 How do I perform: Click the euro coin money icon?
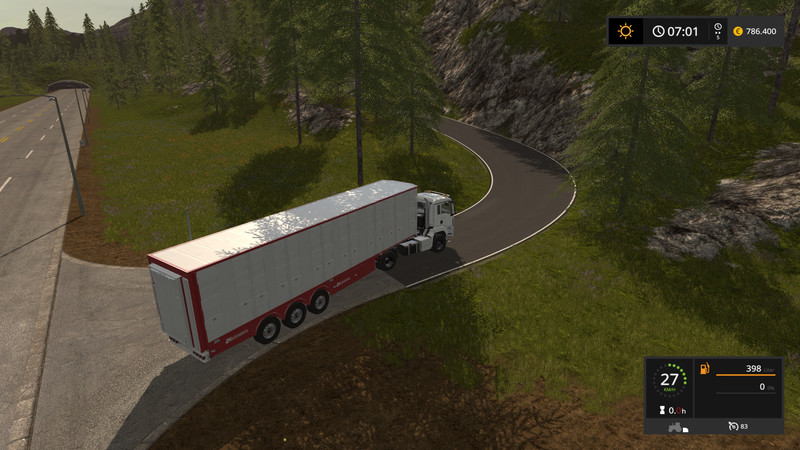(737, 31)
